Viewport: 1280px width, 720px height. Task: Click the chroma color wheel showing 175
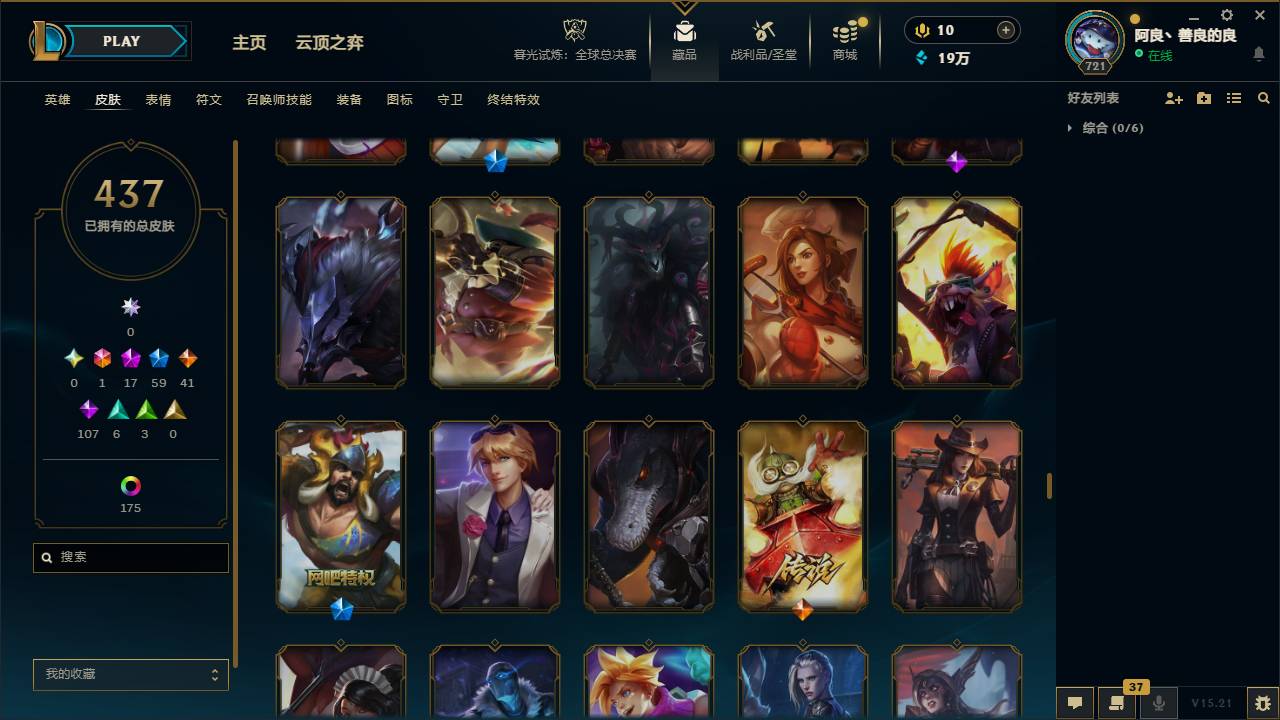pos(130,487)
